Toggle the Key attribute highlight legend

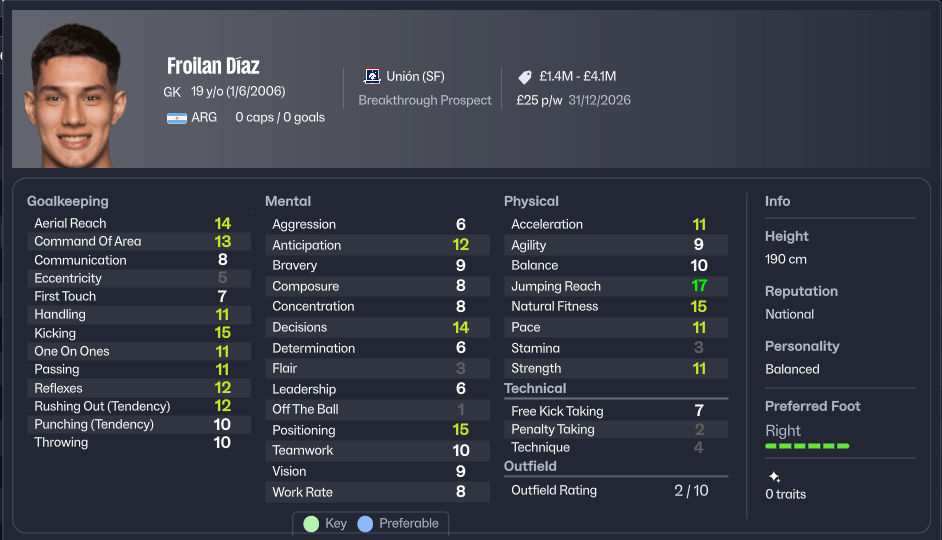325,524
